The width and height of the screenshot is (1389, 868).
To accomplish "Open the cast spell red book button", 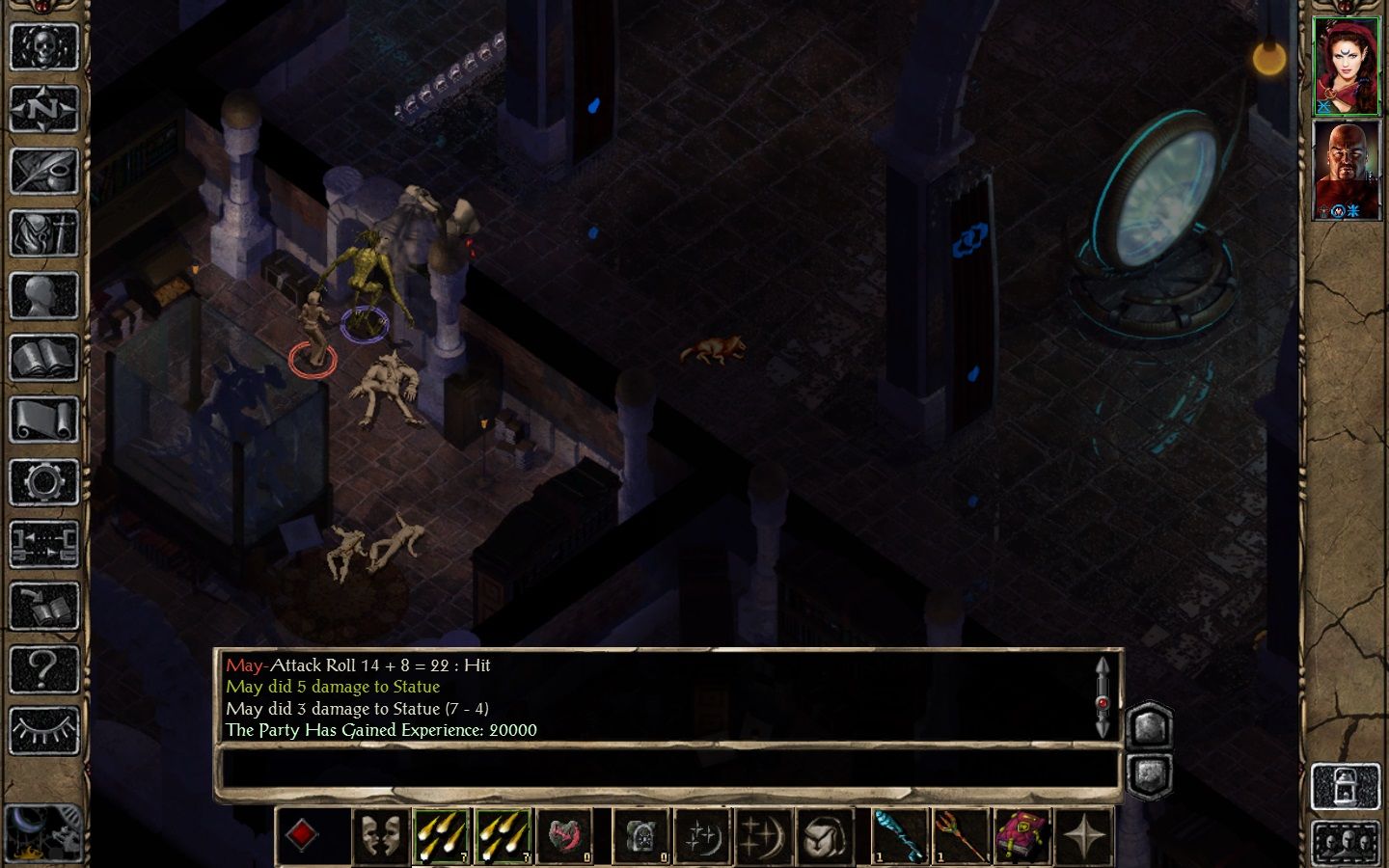I will (1022, 835).
